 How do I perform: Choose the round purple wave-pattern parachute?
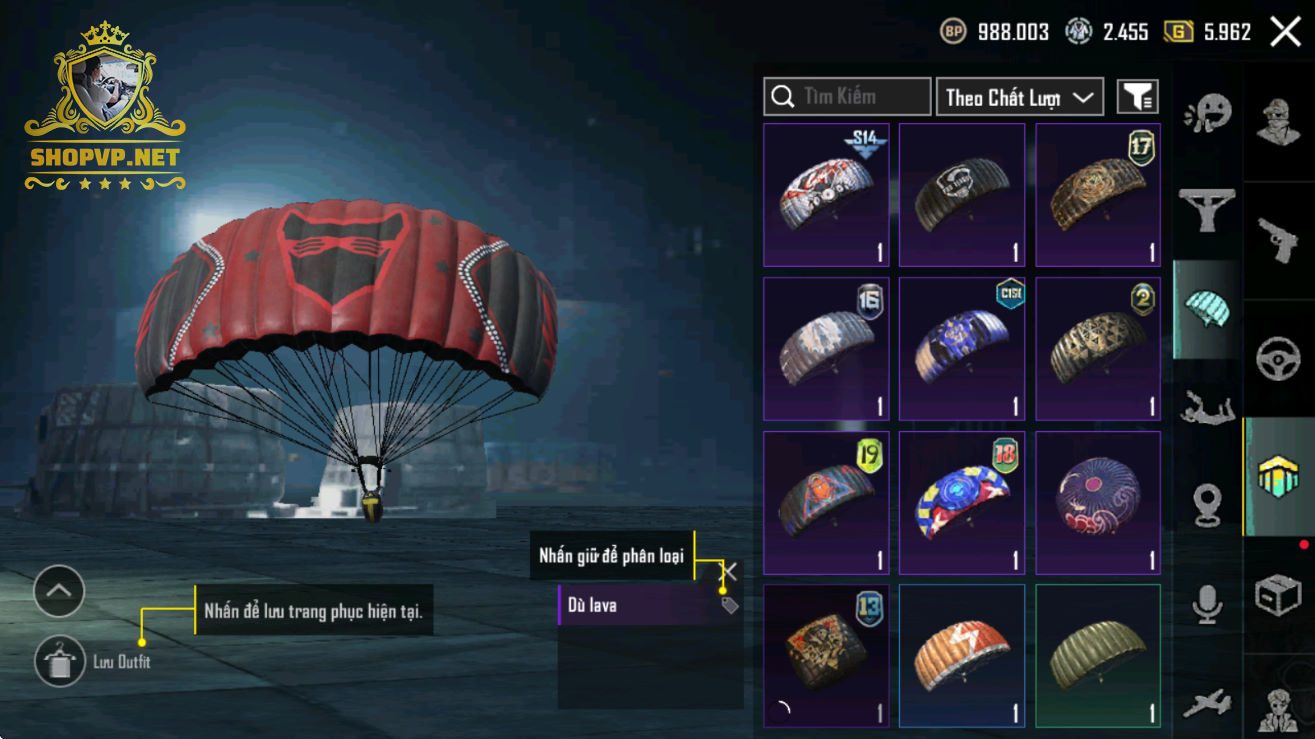point(1098,503)
